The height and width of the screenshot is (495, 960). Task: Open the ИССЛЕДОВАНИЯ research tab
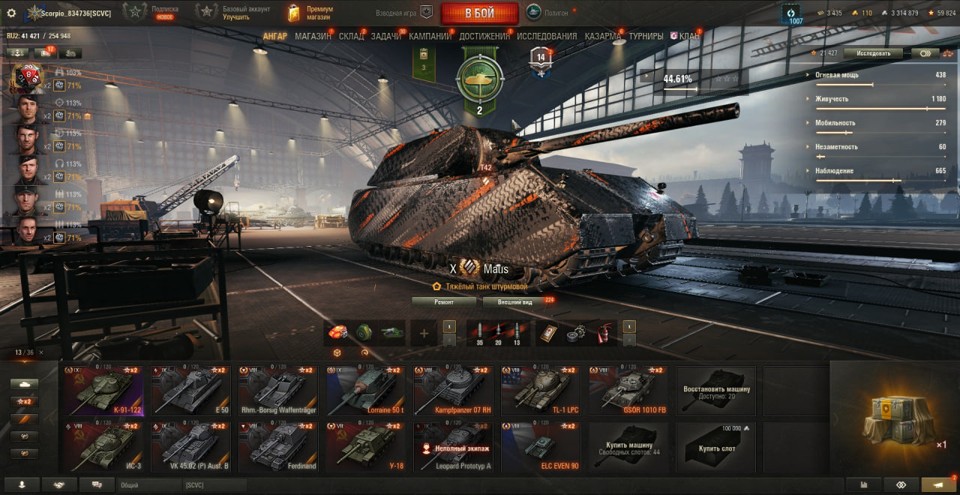546,36
